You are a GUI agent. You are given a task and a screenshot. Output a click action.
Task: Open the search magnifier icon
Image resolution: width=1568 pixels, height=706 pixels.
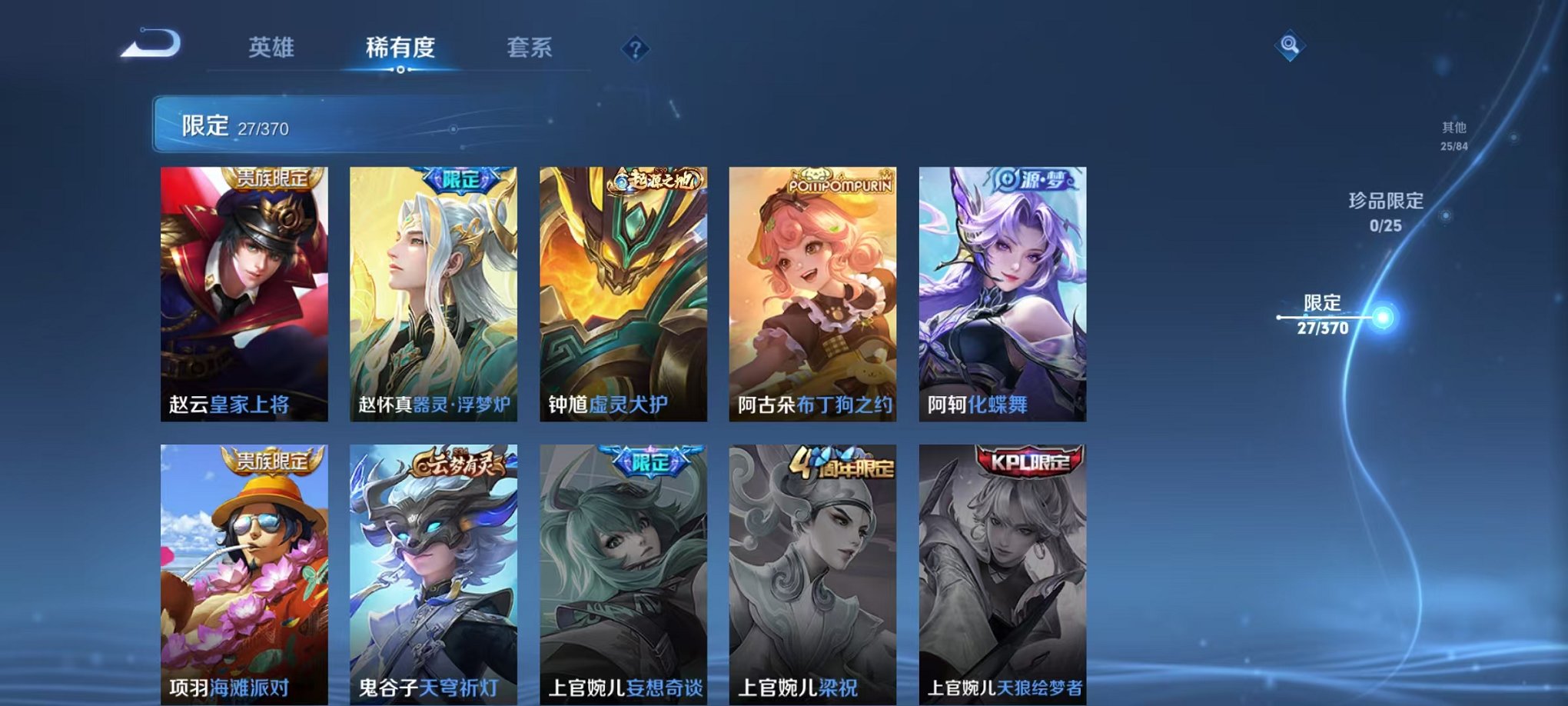(x=1291, y=45)
